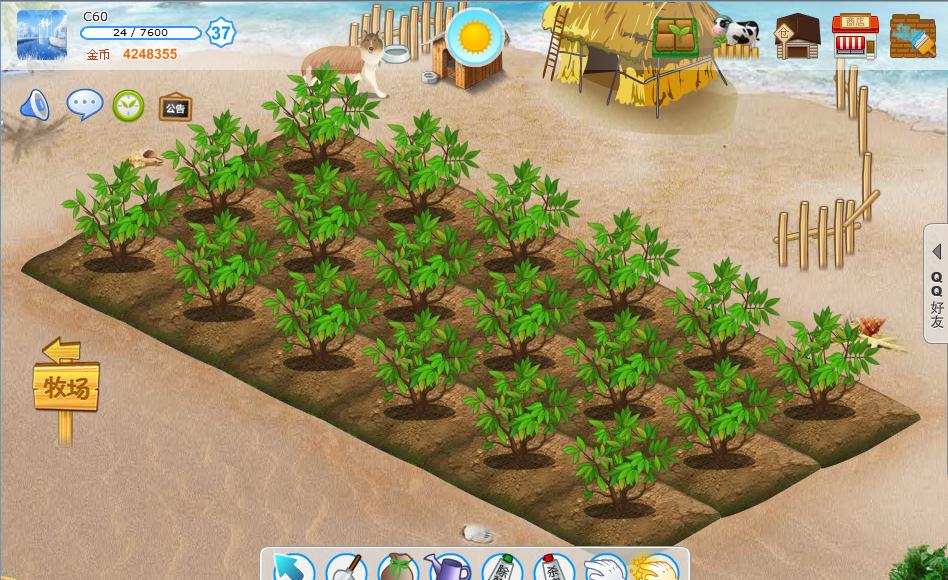Viewport: 948px width, 580px height.
Task: Open the 公告 notice board
Action: (x=175, y=107)
